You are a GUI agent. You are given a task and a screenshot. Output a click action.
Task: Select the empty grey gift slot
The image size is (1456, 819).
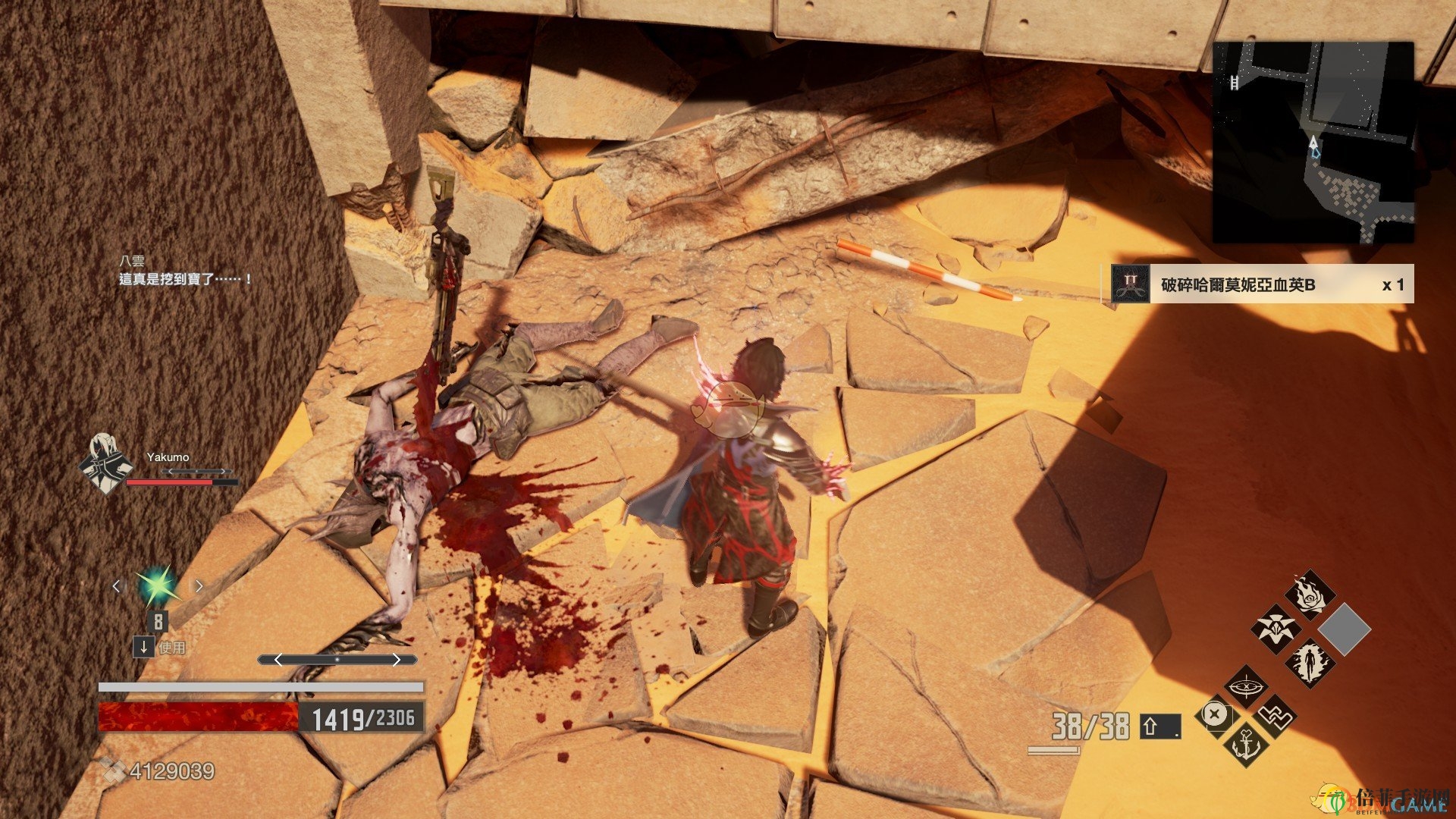[x=1344, y=629]
